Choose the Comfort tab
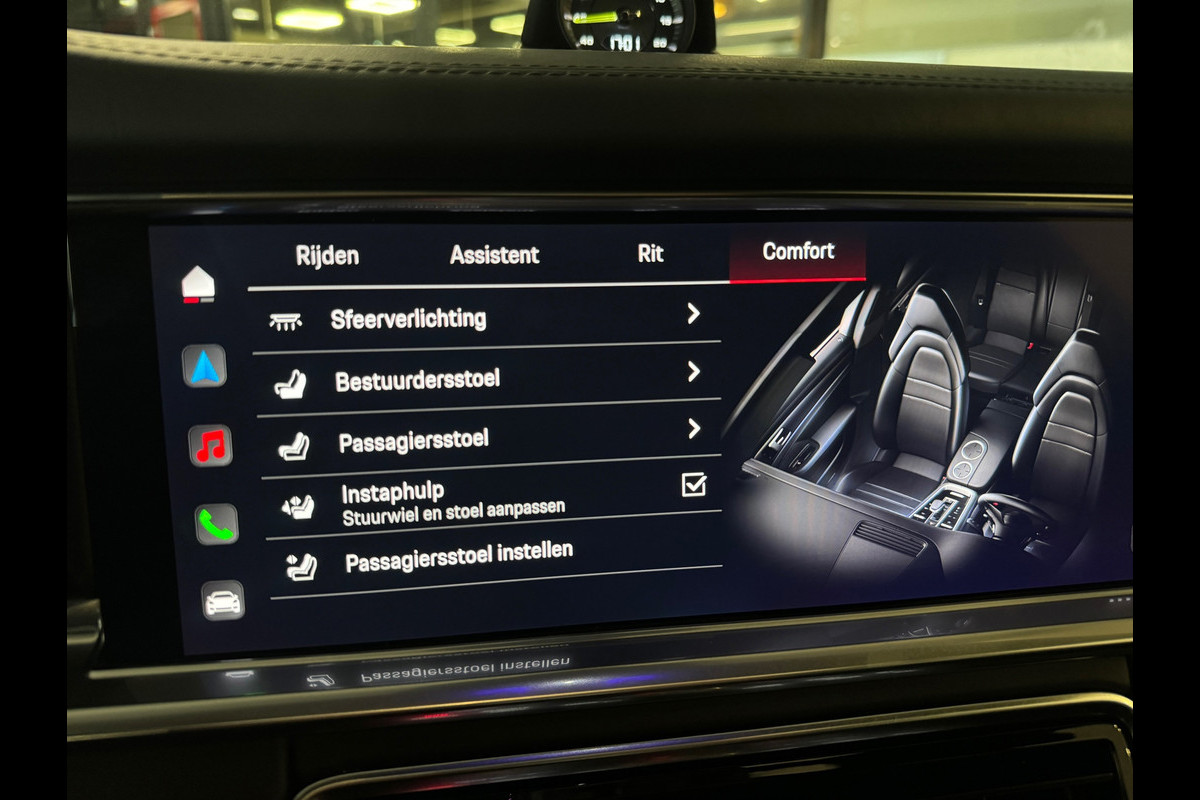The height and width of the screenshot is (800, 1200). (x=798, y=251)
